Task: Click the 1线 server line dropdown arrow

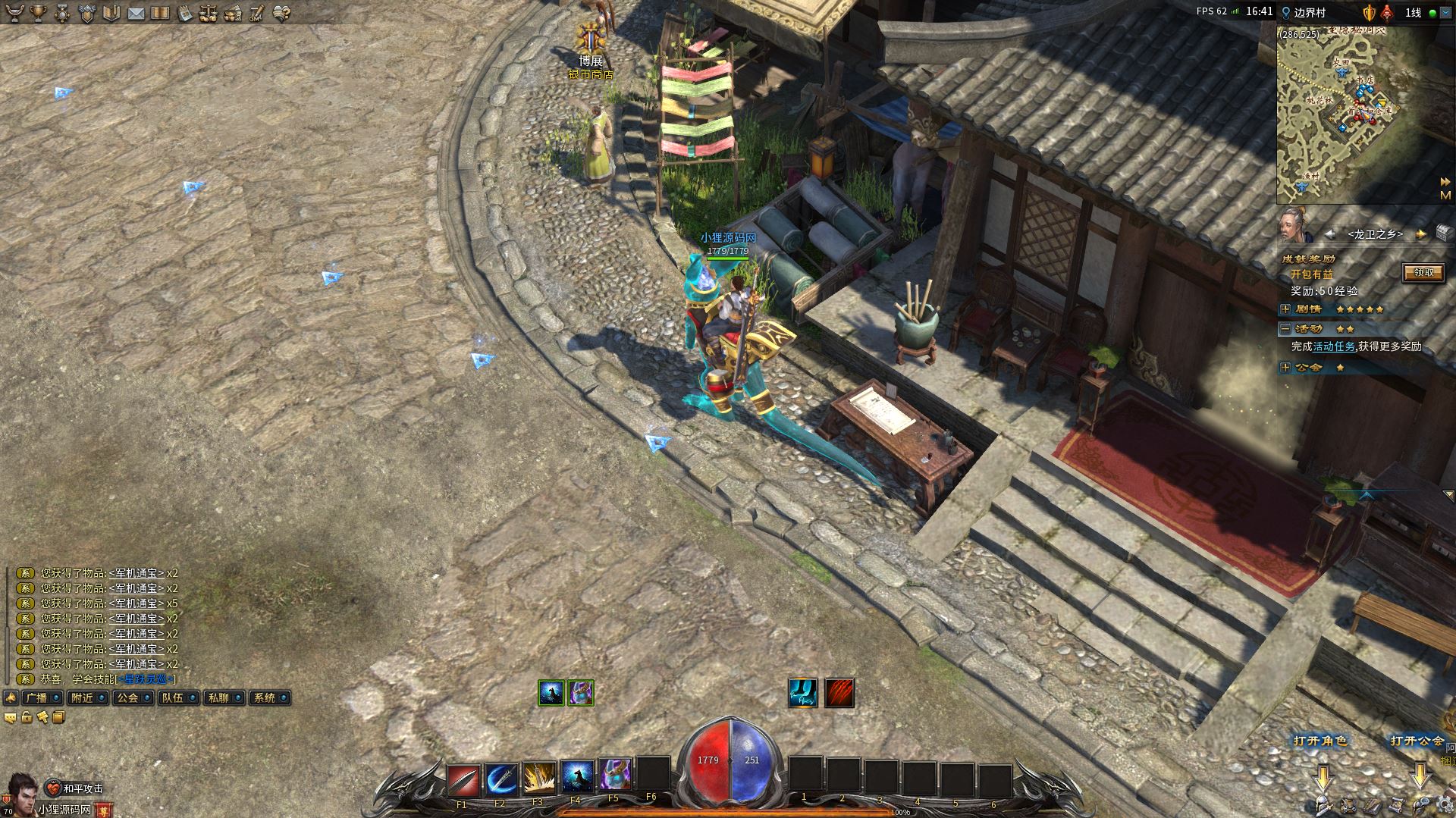Action: [1445, 13]
